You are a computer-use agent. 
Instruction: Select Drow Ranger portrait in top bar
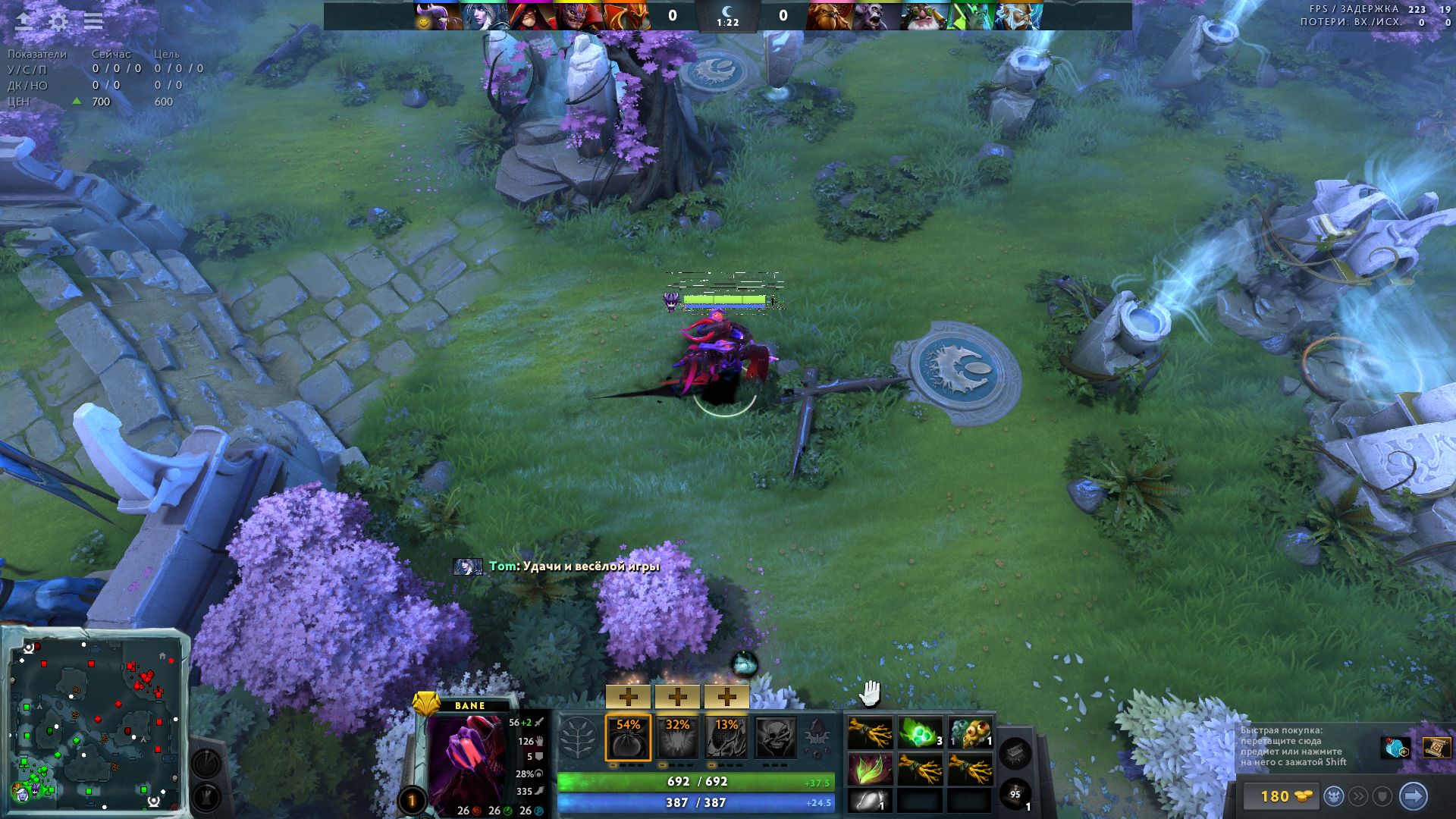tap(485, 16)
